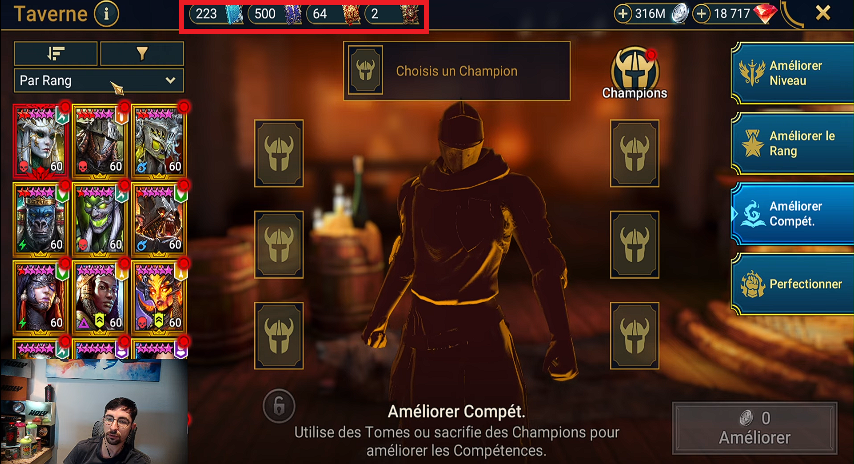Image resolution: width=854 pixels, height=464 pixels.
Task: Select the pale masked woman champion
Action: coord(41,138)
